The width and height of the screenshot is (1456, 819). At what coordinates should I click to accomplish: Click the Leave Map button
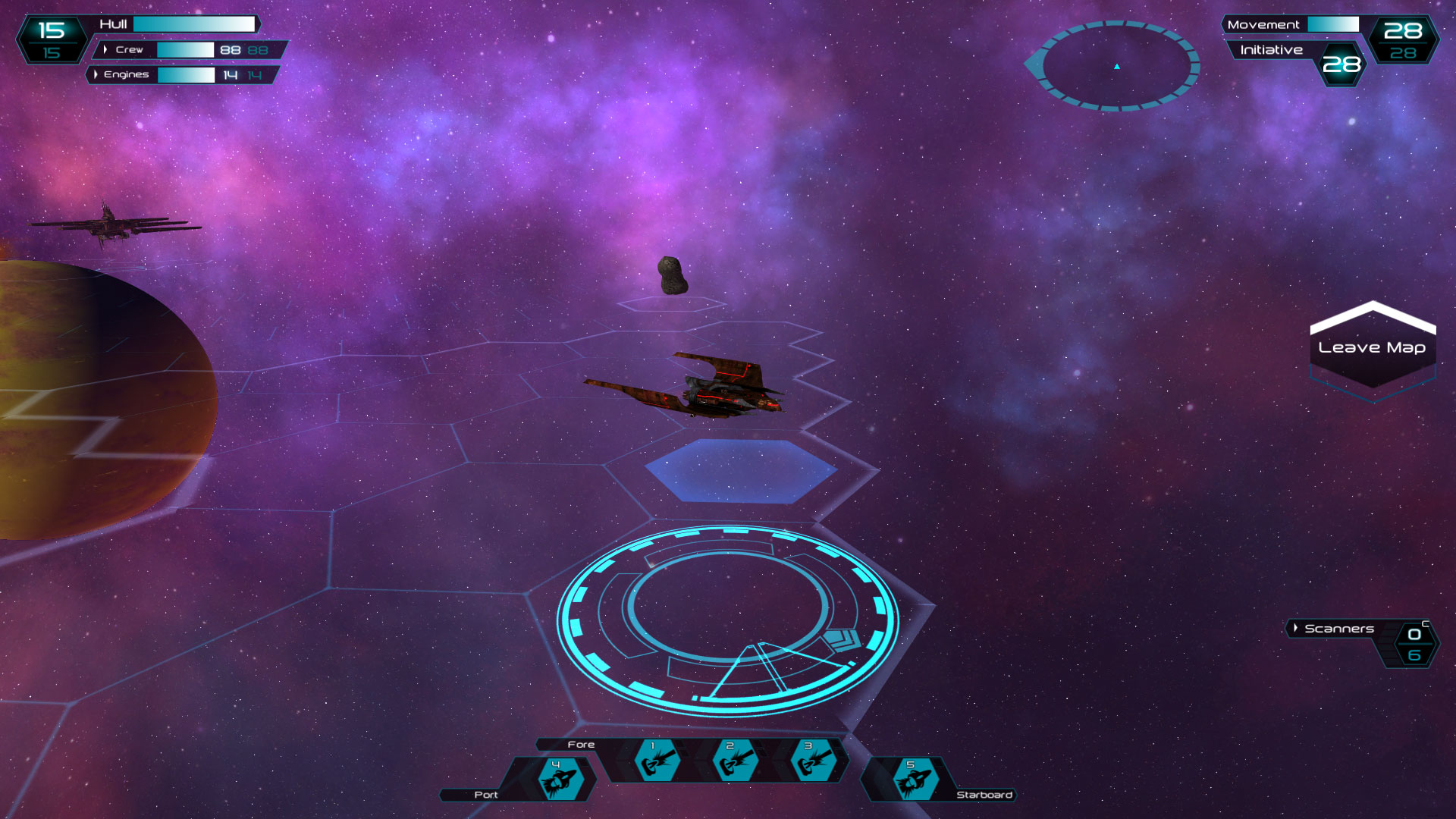[1373, 347]
